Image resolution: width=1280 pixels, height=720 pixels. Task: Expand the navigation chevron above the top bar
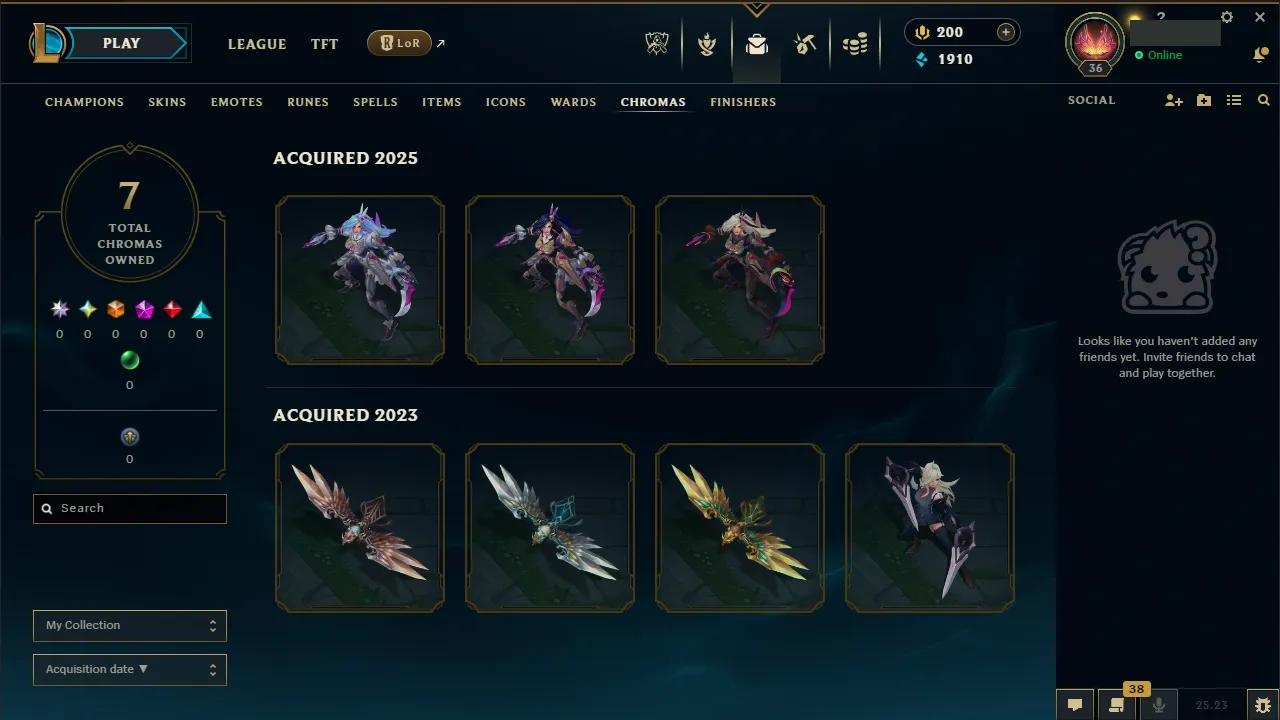[x=757, y=8]
